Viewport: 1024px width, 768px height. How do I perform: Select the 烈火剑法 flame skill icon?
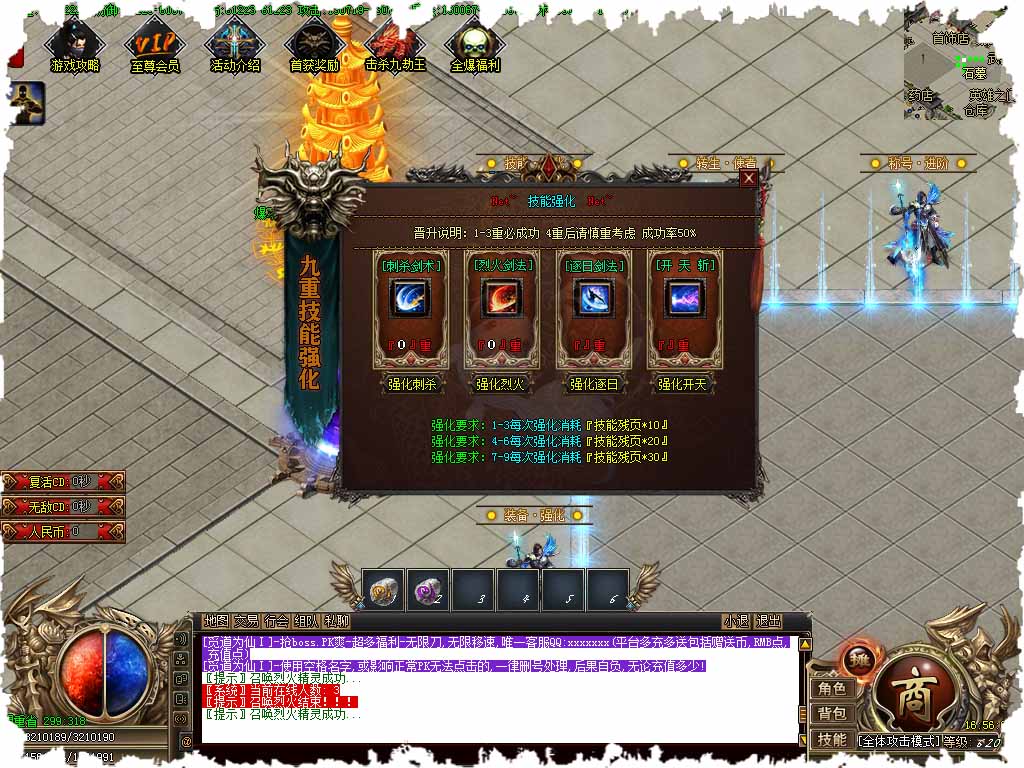[x=500, y=298]
